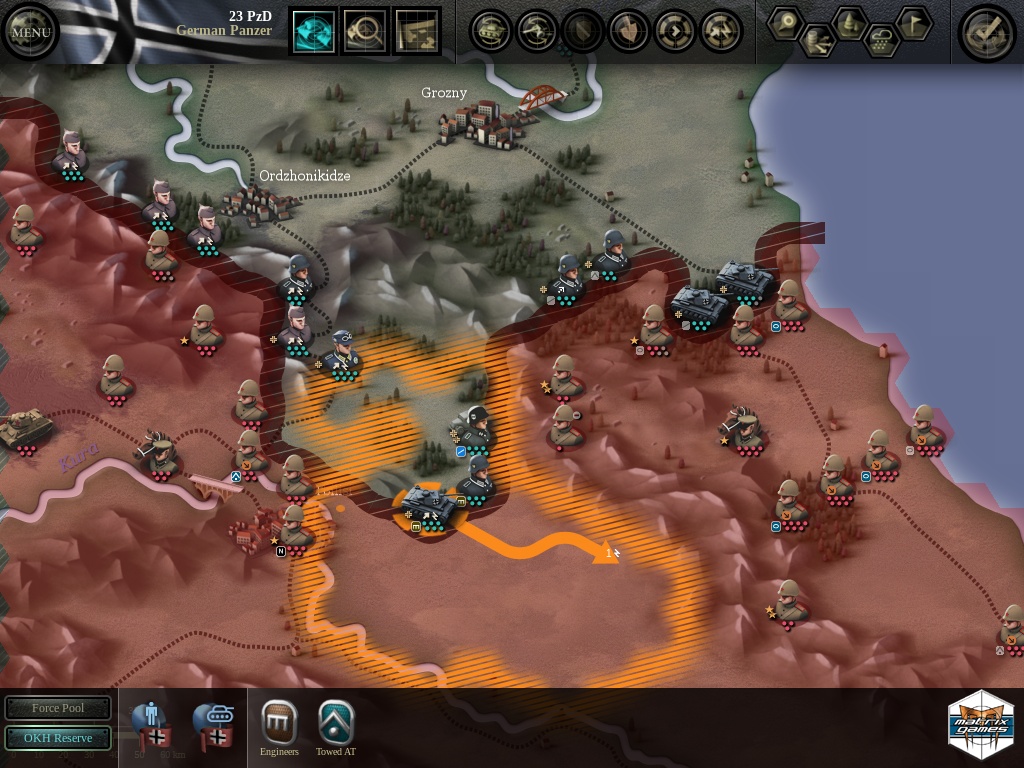This screenshot has height=768, width=1024.
Task: Open the main MENU button
Action: tap(31, 31)
